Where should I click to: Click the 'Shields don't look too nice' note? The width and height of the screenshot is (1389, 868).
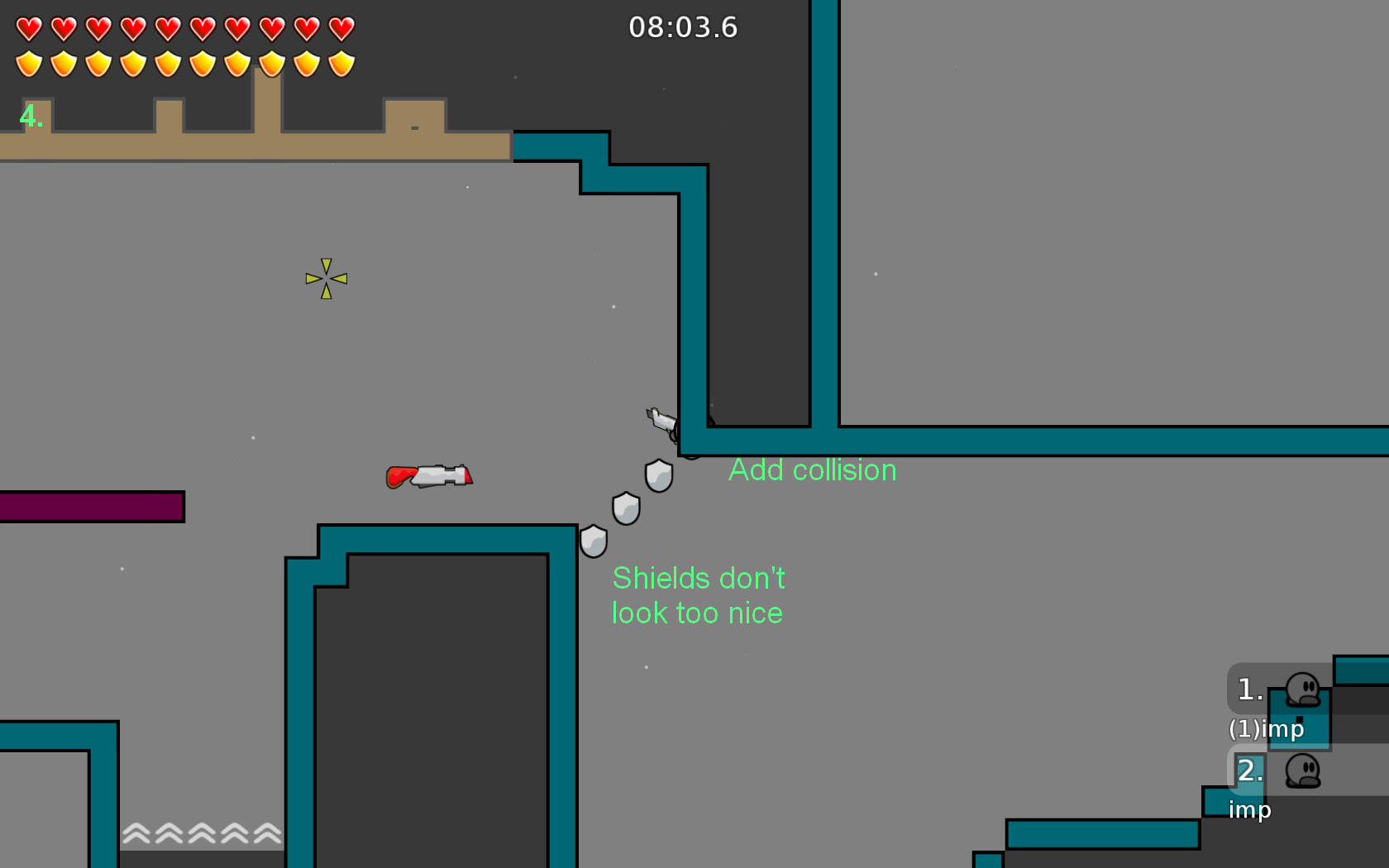tap(697, 595)
